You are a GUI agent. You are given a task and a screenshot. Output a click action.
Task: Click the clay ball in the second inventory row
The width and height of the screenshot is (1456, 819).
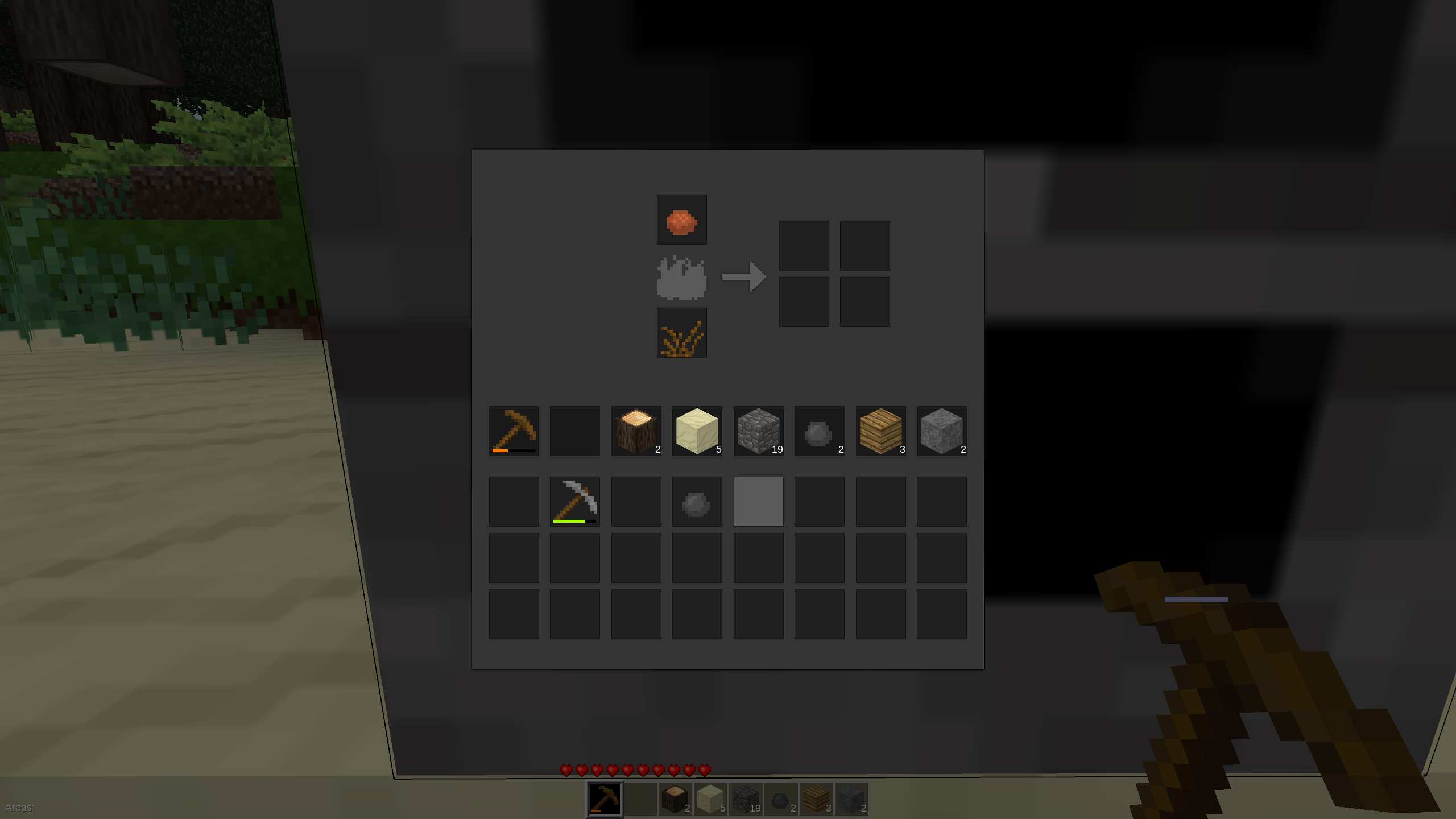click(697, 500)
